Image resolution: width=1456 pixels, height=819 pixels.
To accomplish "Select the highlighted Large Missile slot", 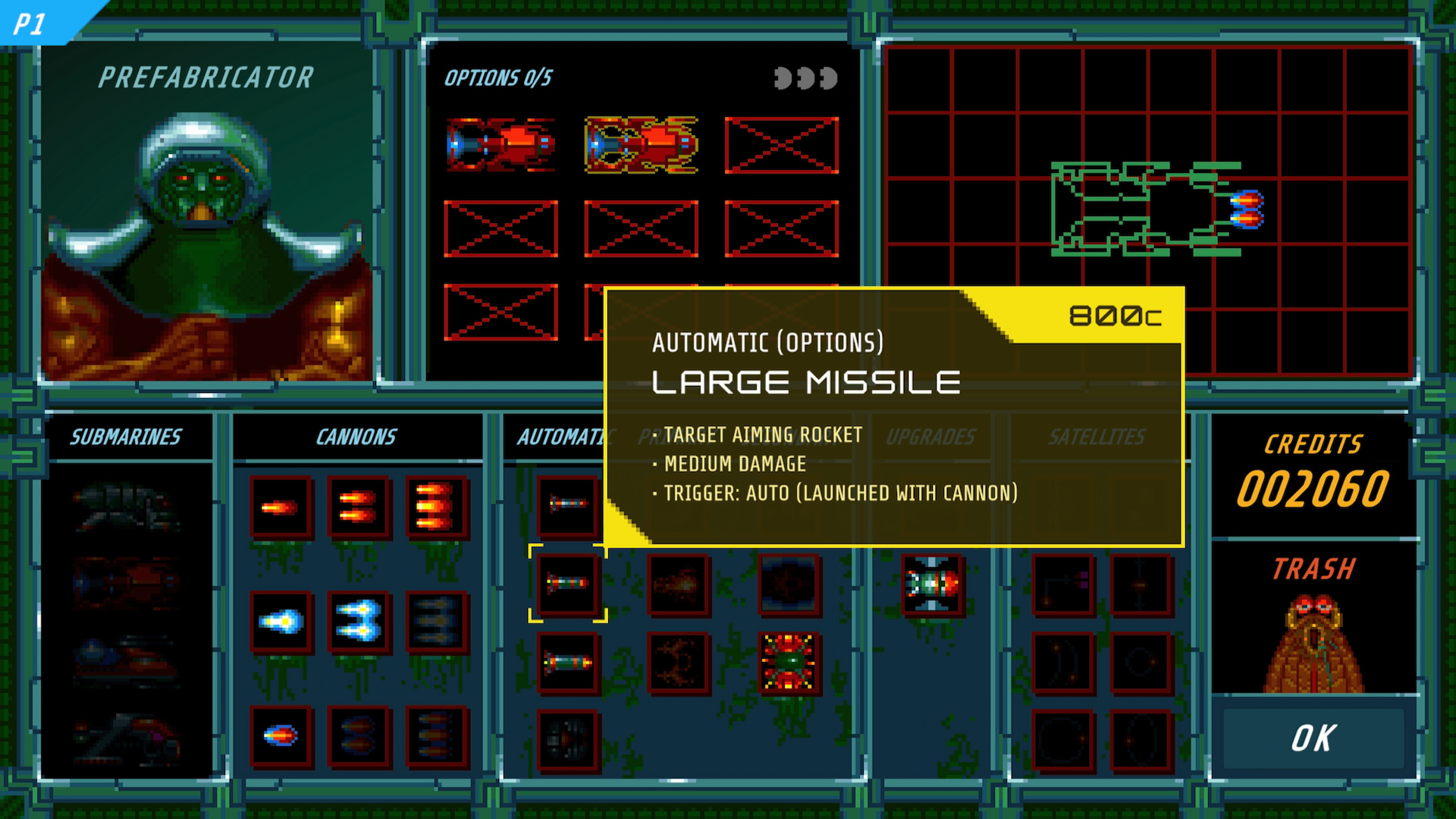I will click(x=568, y=583).
